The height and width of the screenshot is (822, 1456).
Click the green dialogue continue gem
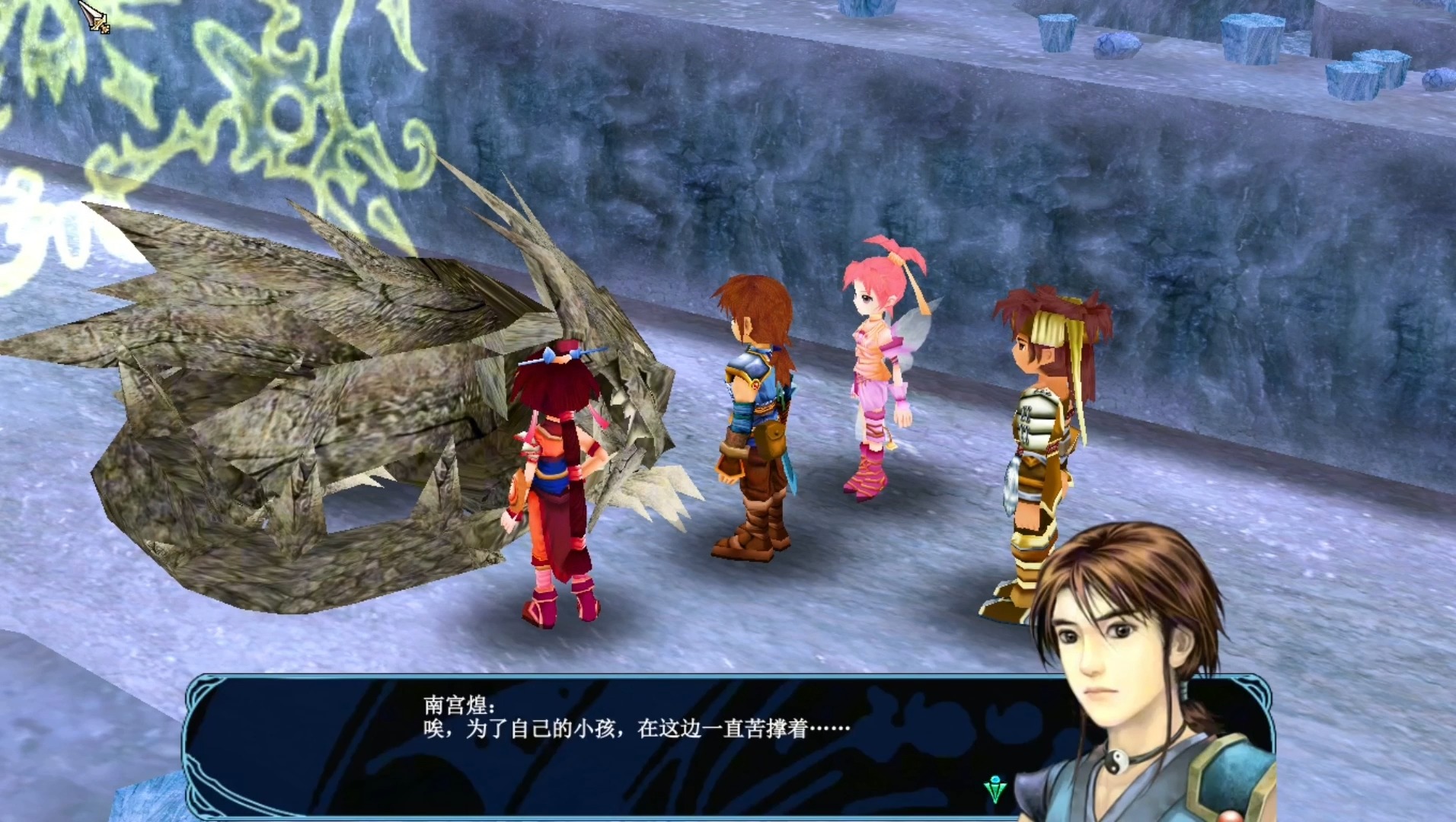995,789
